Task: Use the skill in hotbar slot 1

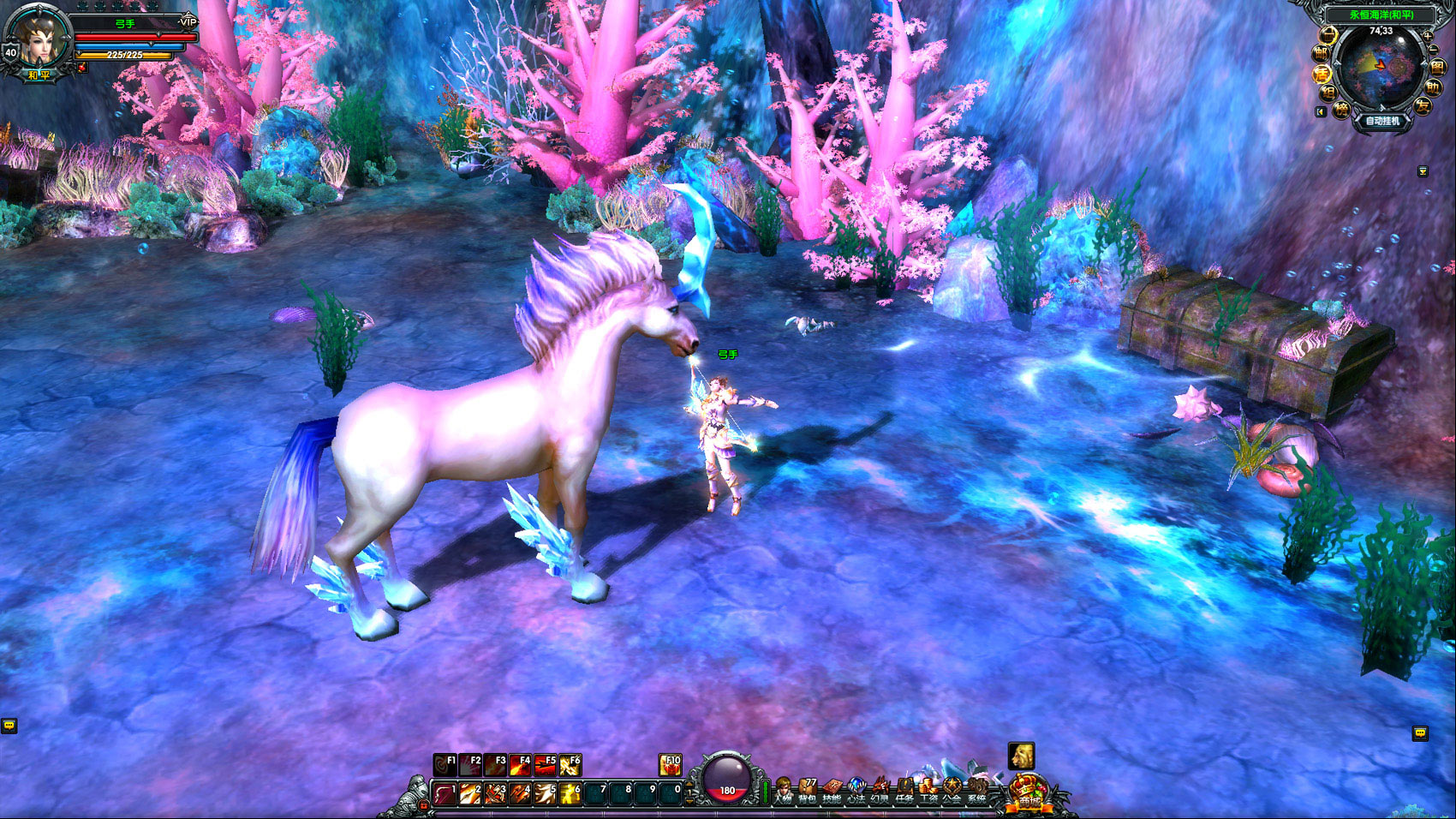Action: [445, 794]
